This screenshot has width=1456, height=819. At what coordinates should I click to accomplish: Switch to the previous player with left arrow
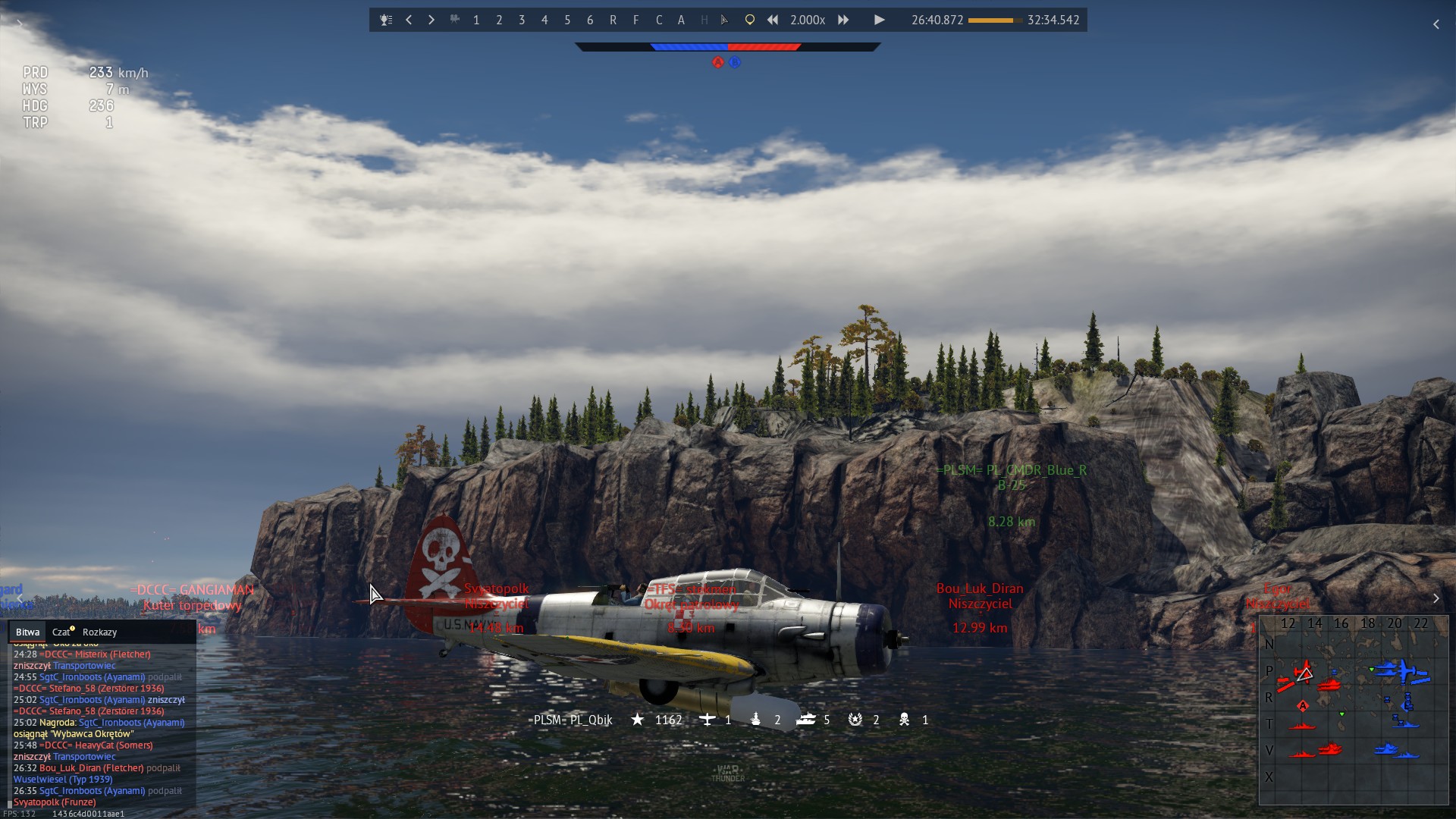tap(409, 20)
